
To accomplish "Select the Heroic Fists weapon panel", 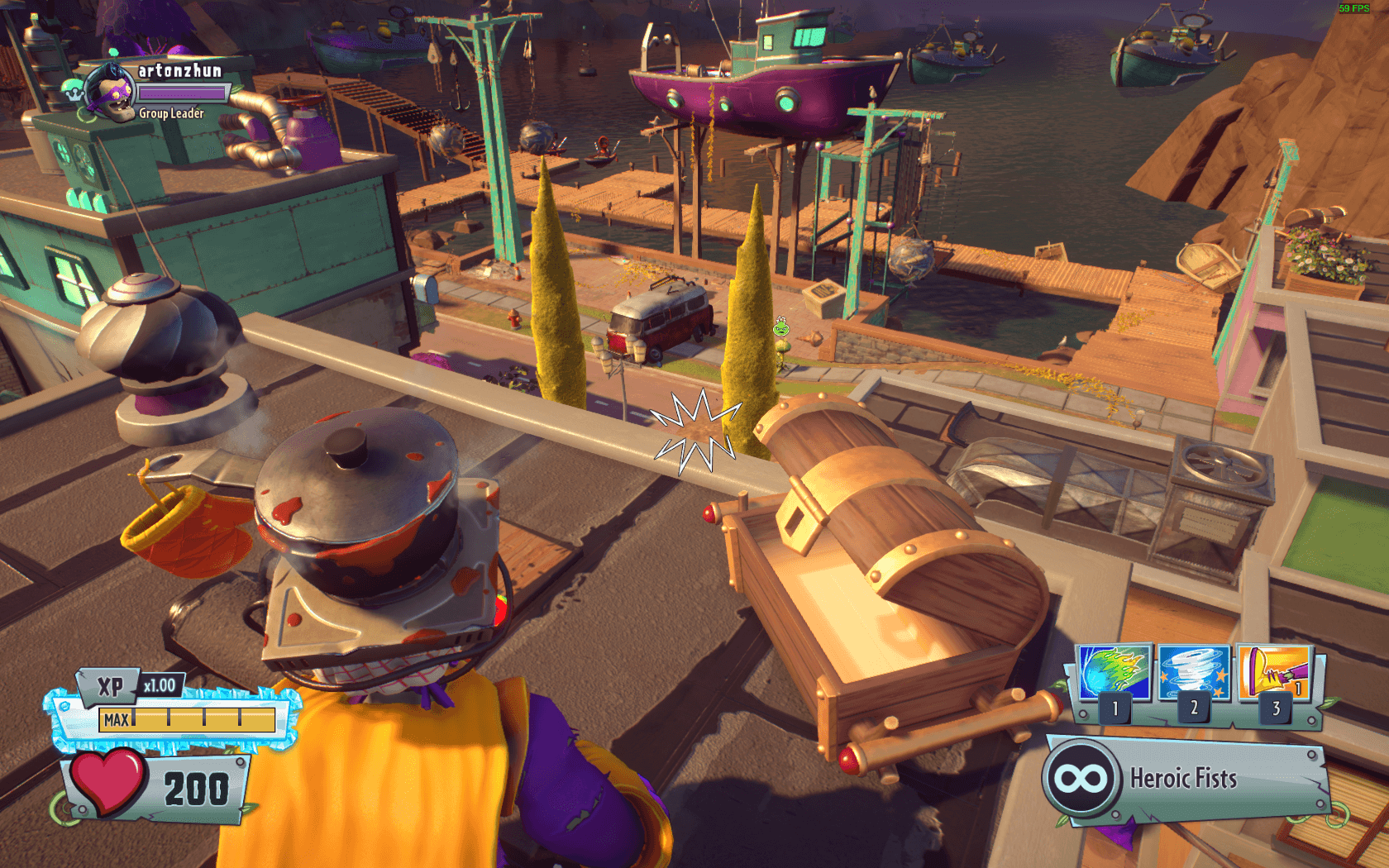I will 1182,779.
